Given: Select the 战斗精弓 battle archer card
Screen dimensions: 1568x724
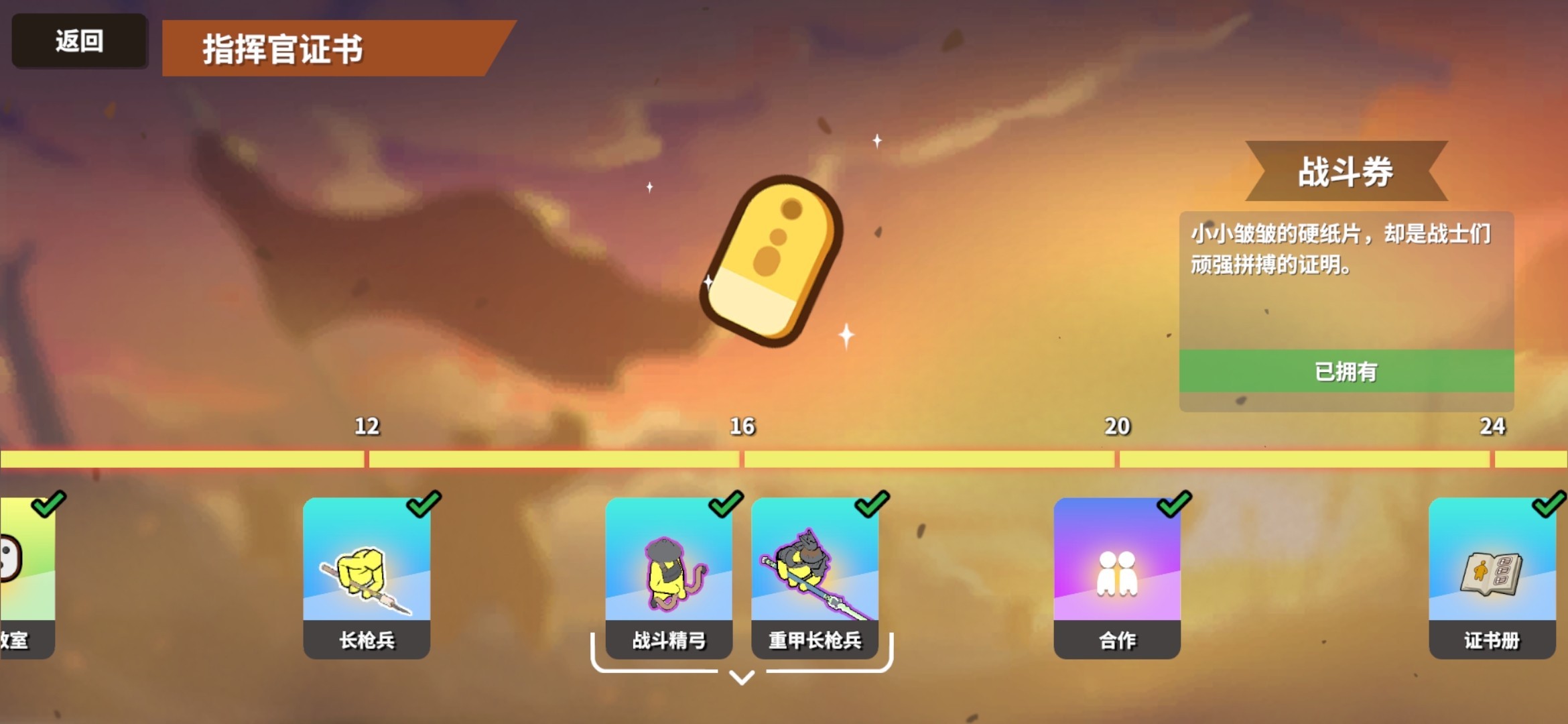Looking at the screenshot, I should [x=670, y=577].
